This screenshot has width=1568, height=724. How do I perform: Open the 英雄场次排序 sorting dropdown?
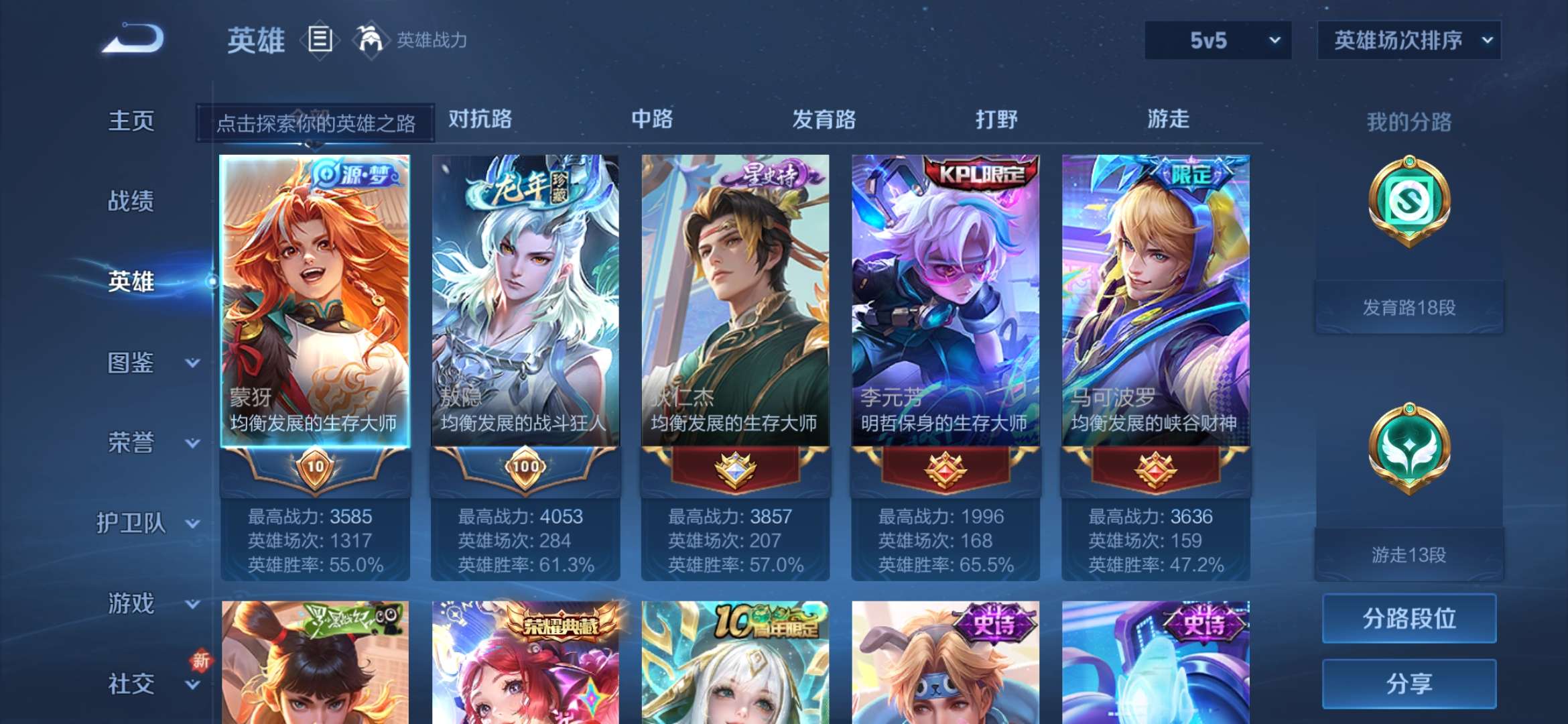click(1409, 40)
